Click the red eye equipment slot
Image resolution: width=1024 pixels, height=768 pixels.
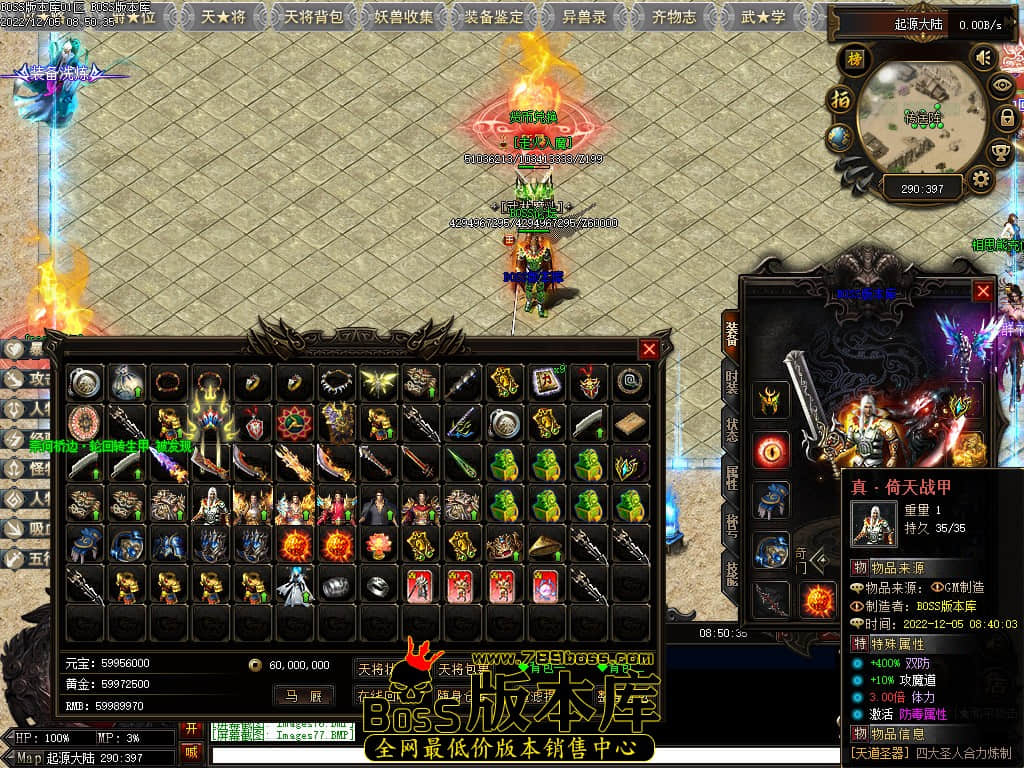771,451
